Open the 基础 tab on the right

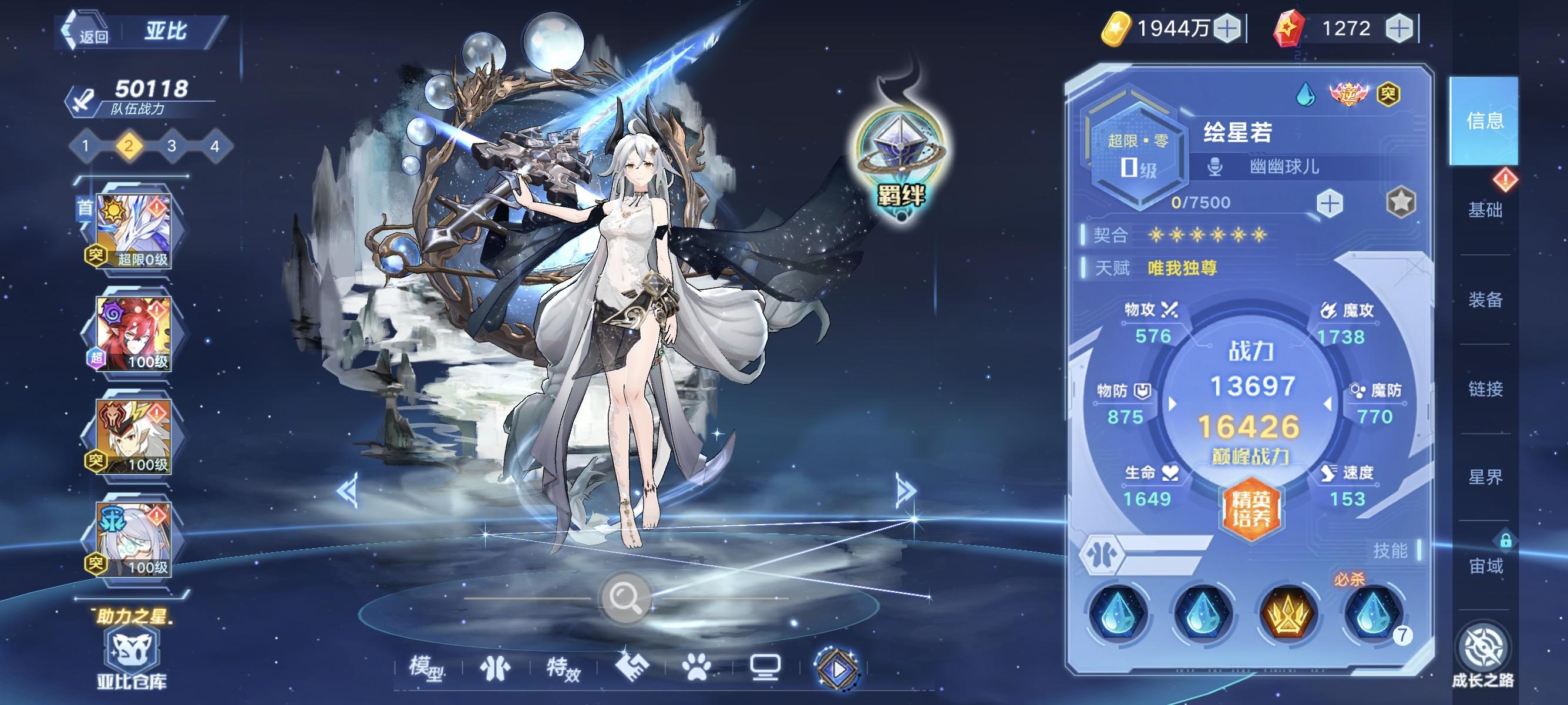click(x=1486, y=211)
